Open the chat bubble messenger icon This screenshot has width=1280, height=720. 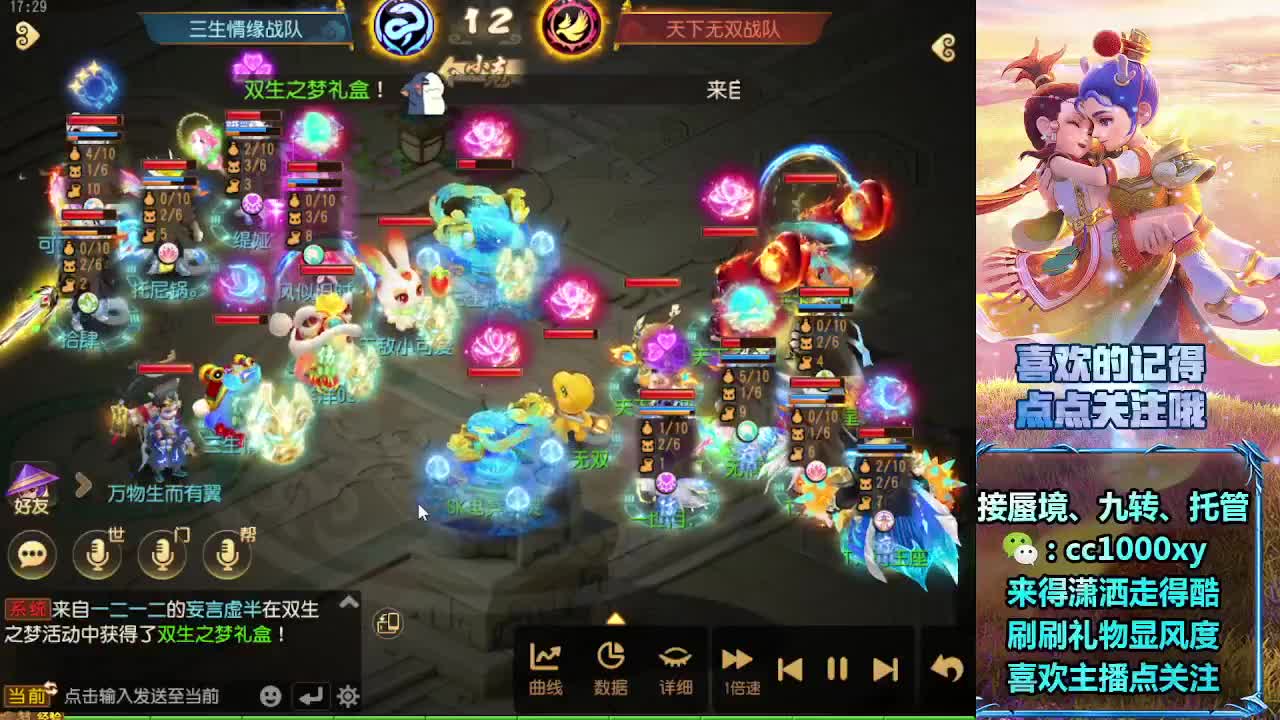(x=32, y=555)
